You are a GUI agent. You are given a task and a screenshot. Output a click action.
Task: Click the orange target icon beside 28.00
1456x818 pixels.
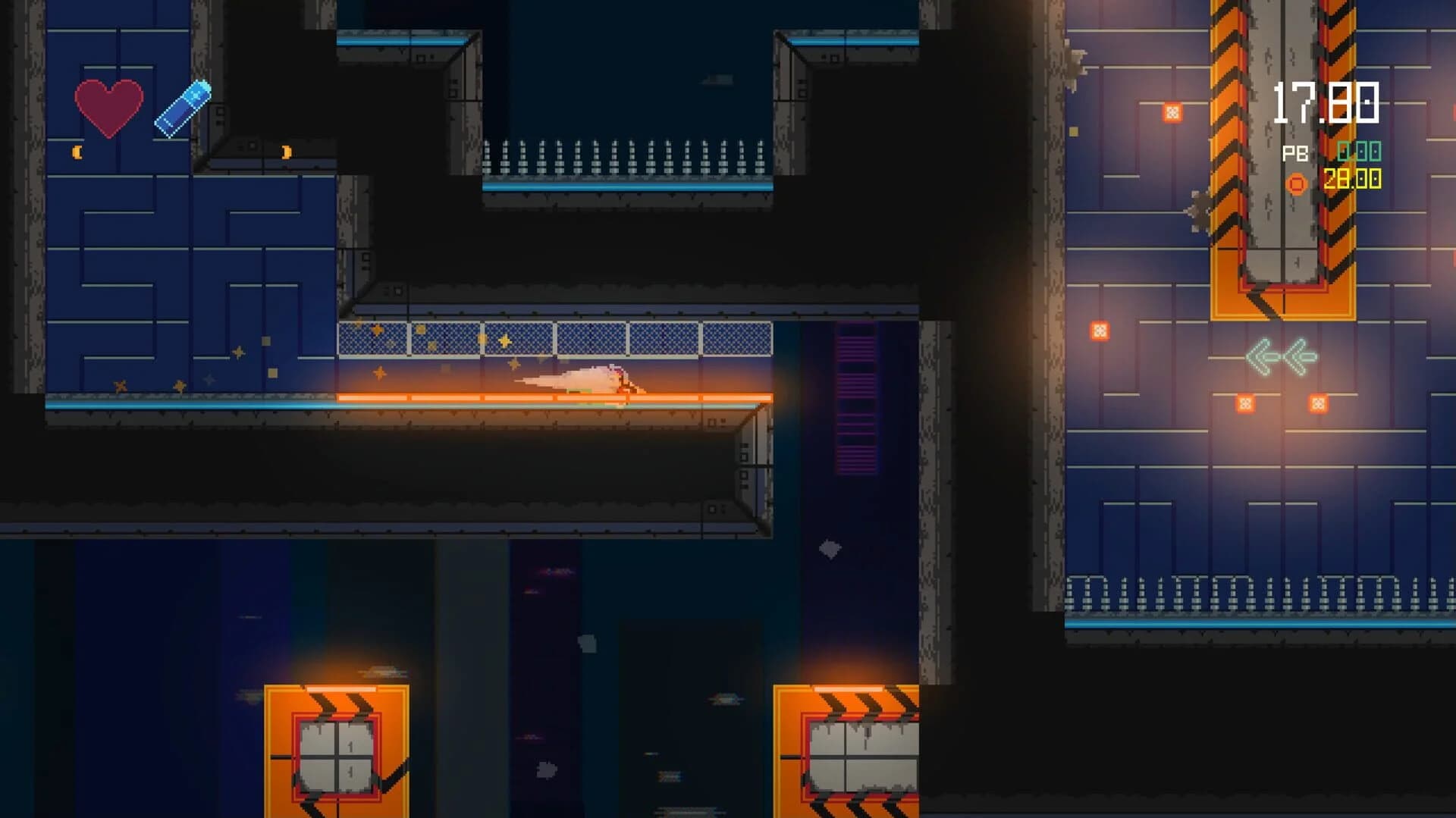(x=1295, y=182)
